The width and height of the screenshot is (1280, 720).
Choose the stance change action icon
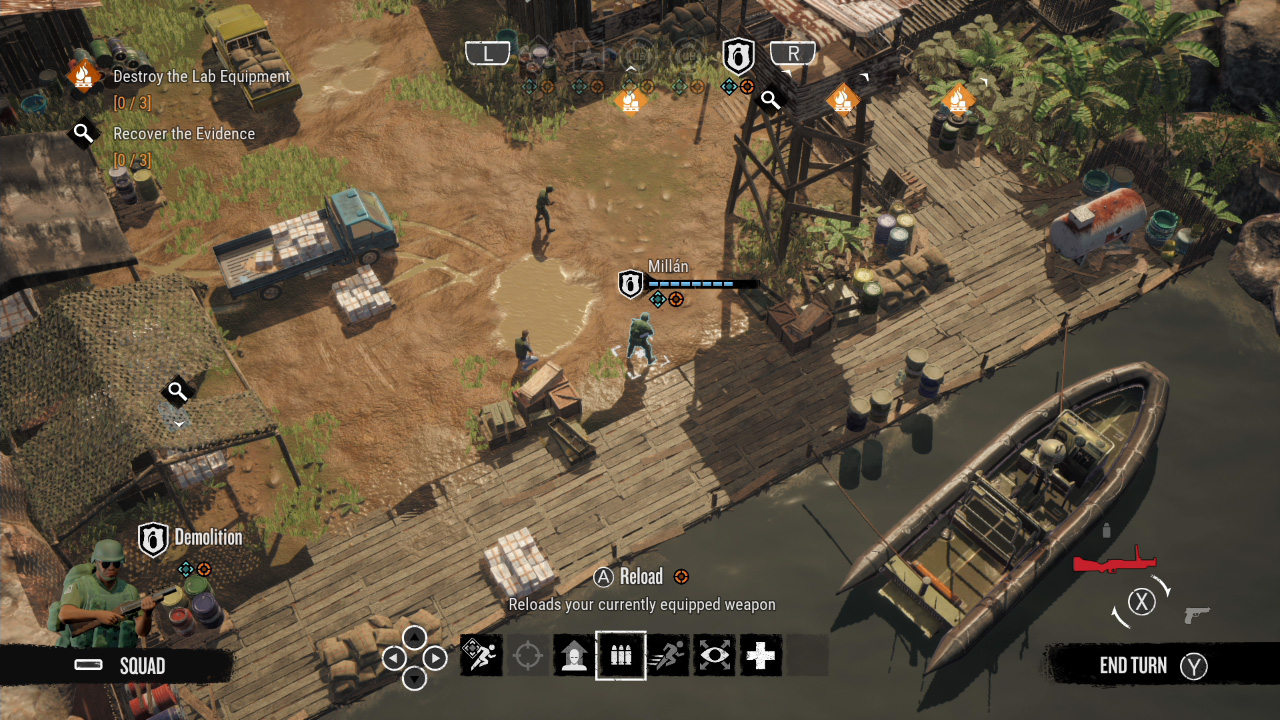(574, 655)
